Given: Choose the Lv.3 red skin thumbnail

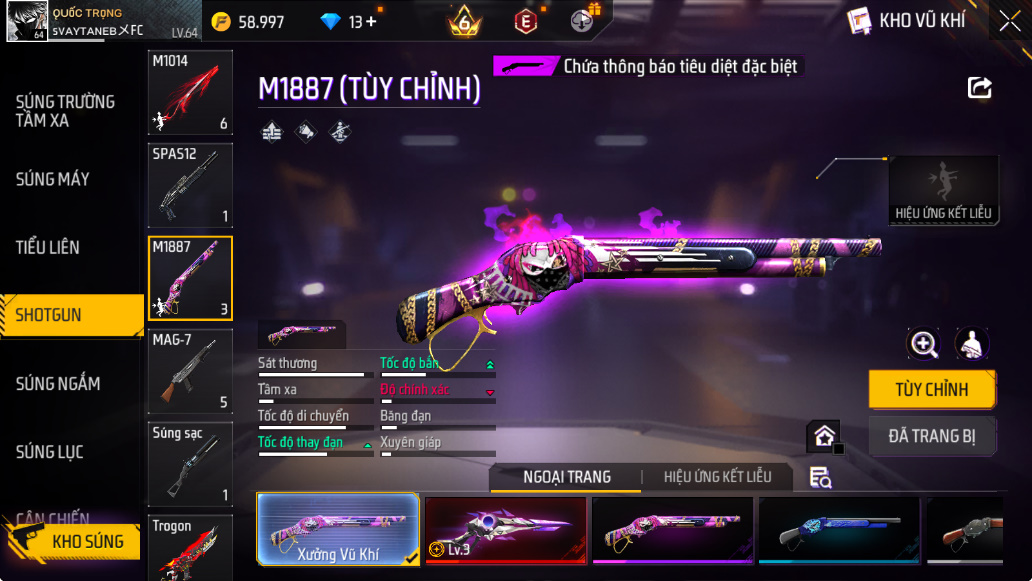Looking at the screenshot, I should tap(505, 529).
